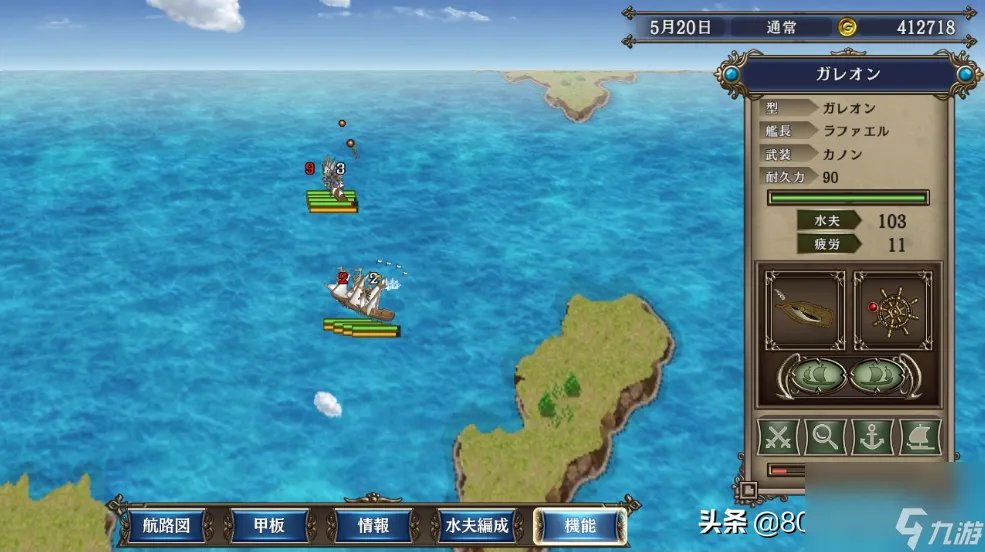Click the small square toggle at panel corner
This screenshot has height=552, width=985.
747,490
